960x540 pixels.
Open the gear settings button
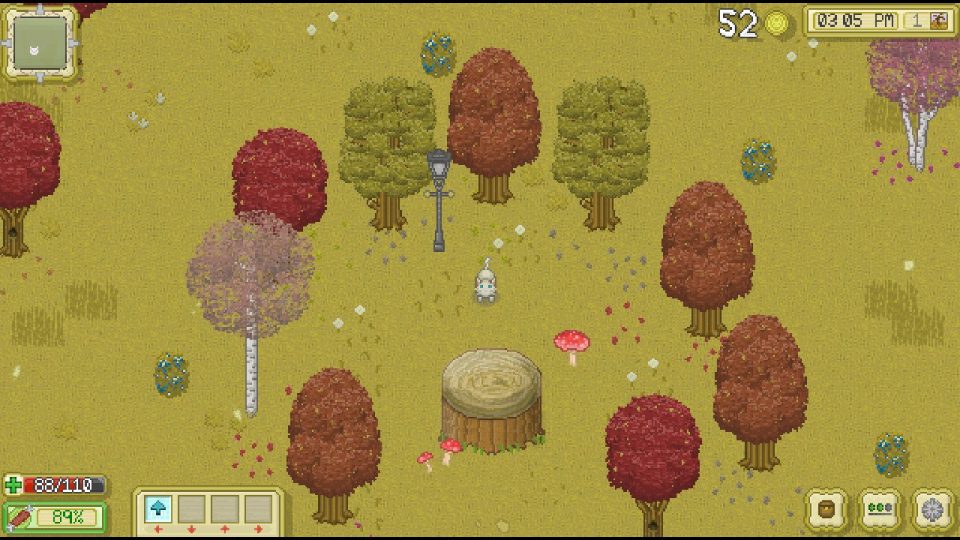coord(932,508)
